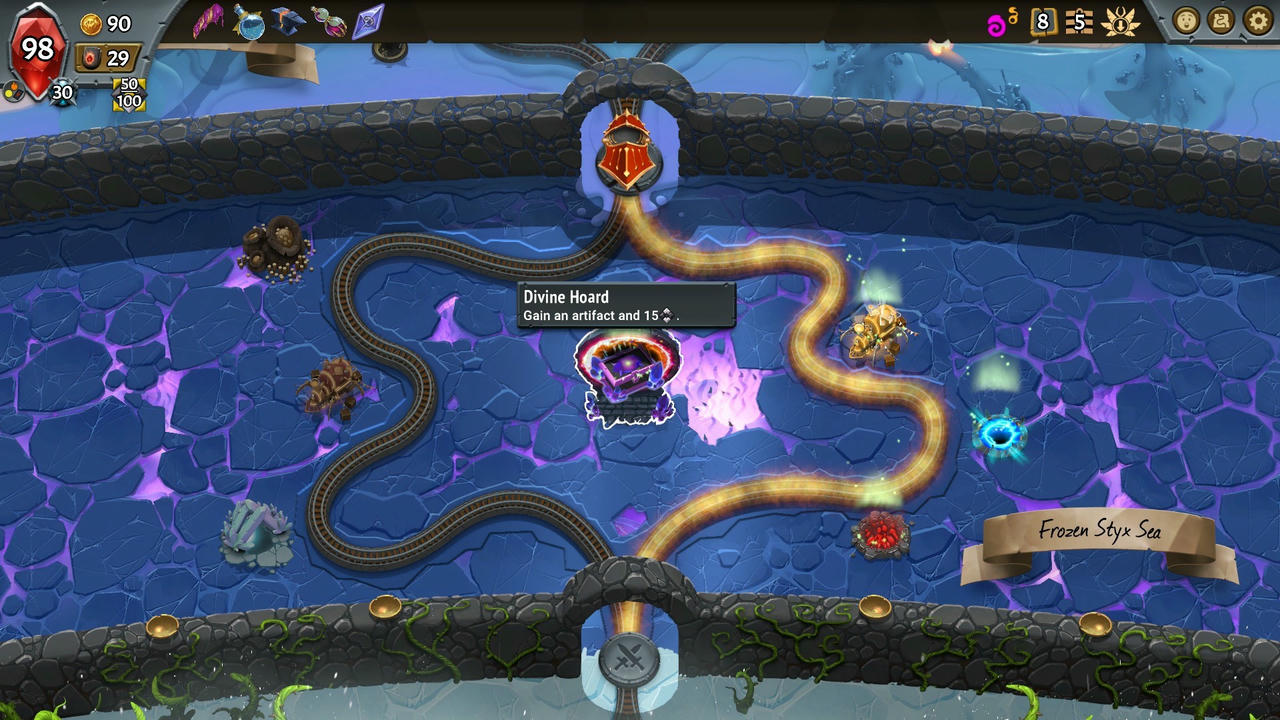The height and width of the screenshot is (720, 1280).
Task: Inspect the purple shard artifact
Action: tap(370, 21)
